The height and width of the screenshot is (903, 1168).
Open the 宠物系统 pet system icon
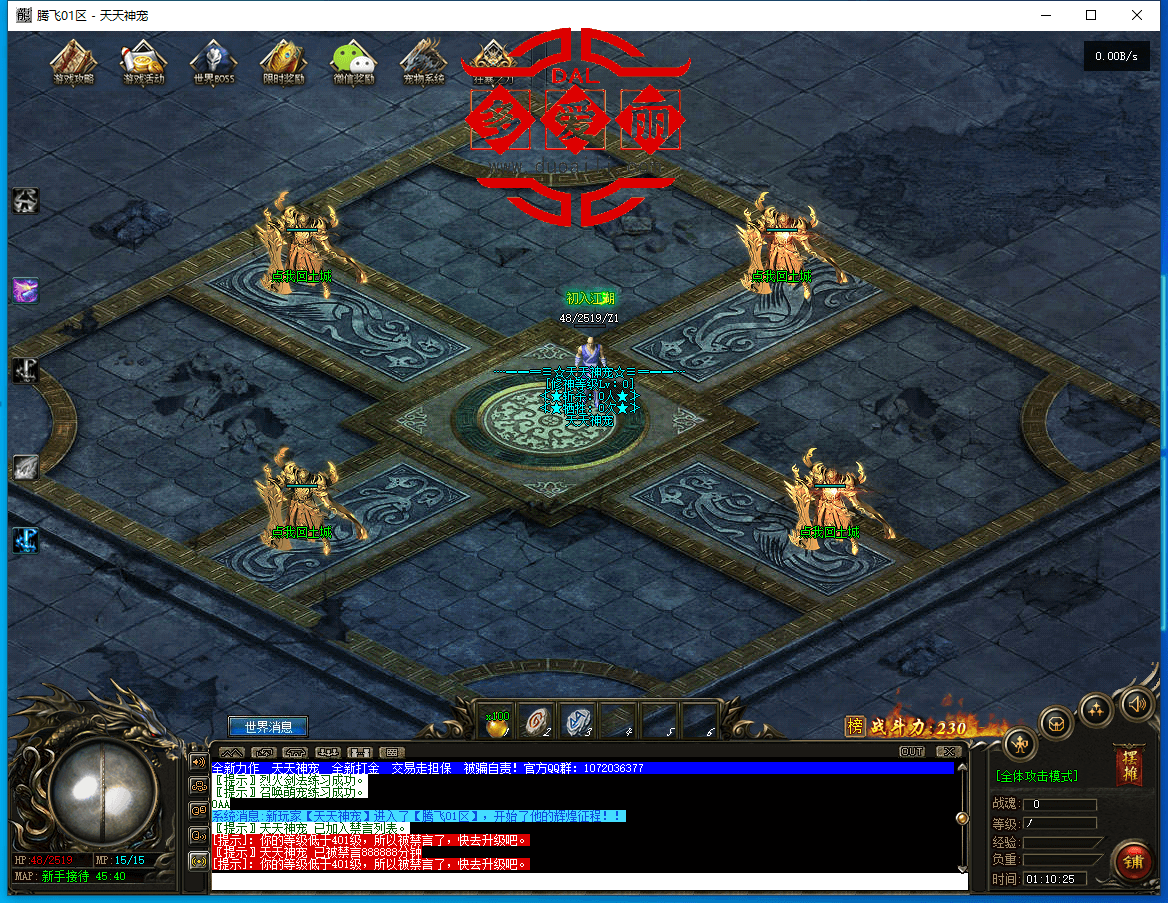pyautogui.click(x=423, y=62)
